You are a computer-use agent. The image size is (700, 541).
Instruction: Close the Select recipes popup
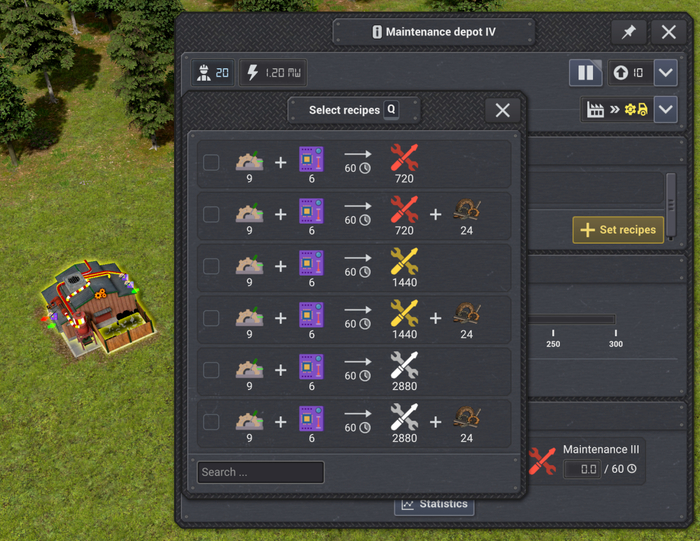pyautogui.click(x=503, y=110)
